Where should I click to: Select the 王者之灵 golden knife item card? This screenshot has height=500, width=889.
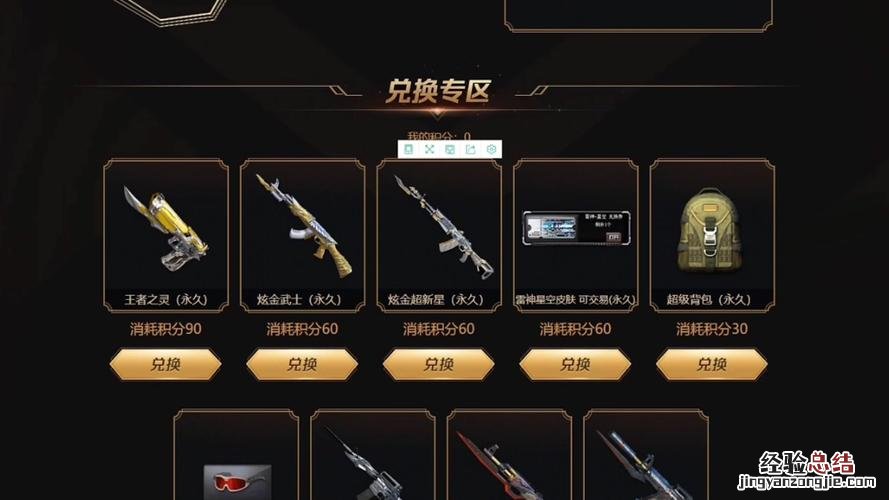[x=166, y=235]
